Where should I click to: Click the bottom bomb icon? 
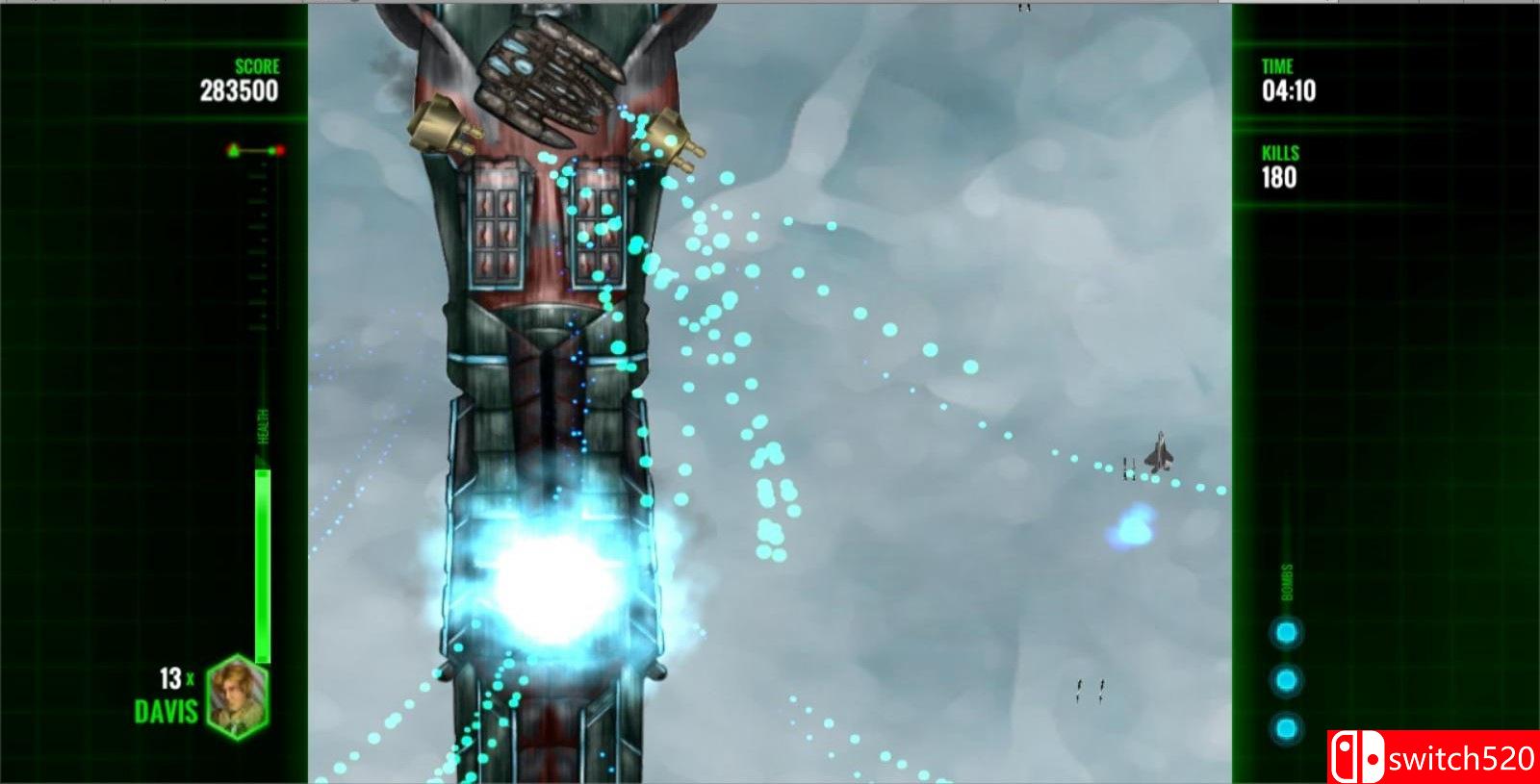(x=1287, y=723)
